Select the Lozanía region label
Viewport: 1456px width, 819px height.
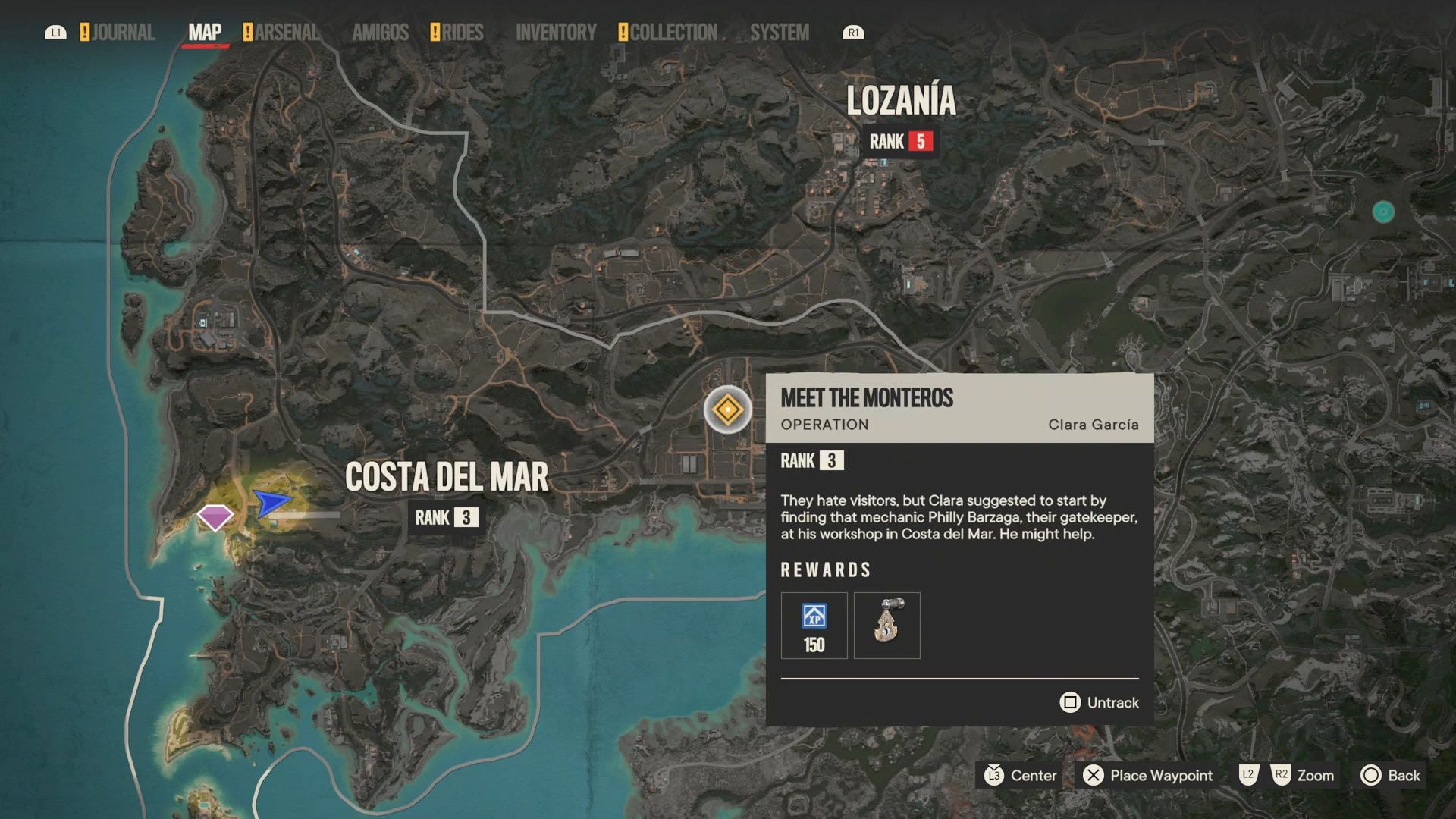[x=901, y=101]
